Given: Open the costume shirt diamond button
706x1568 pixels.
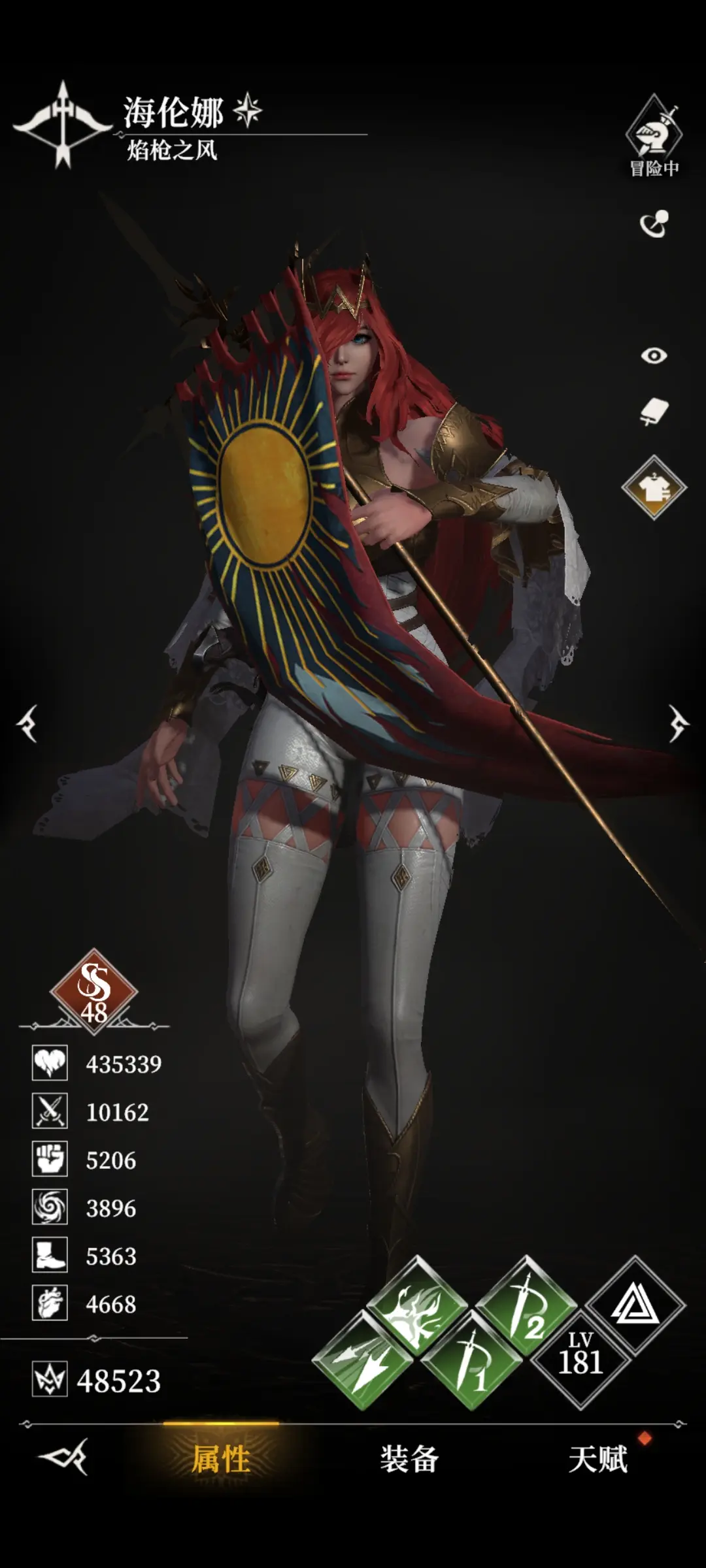Looking at the screenshot, I should 654,487.
